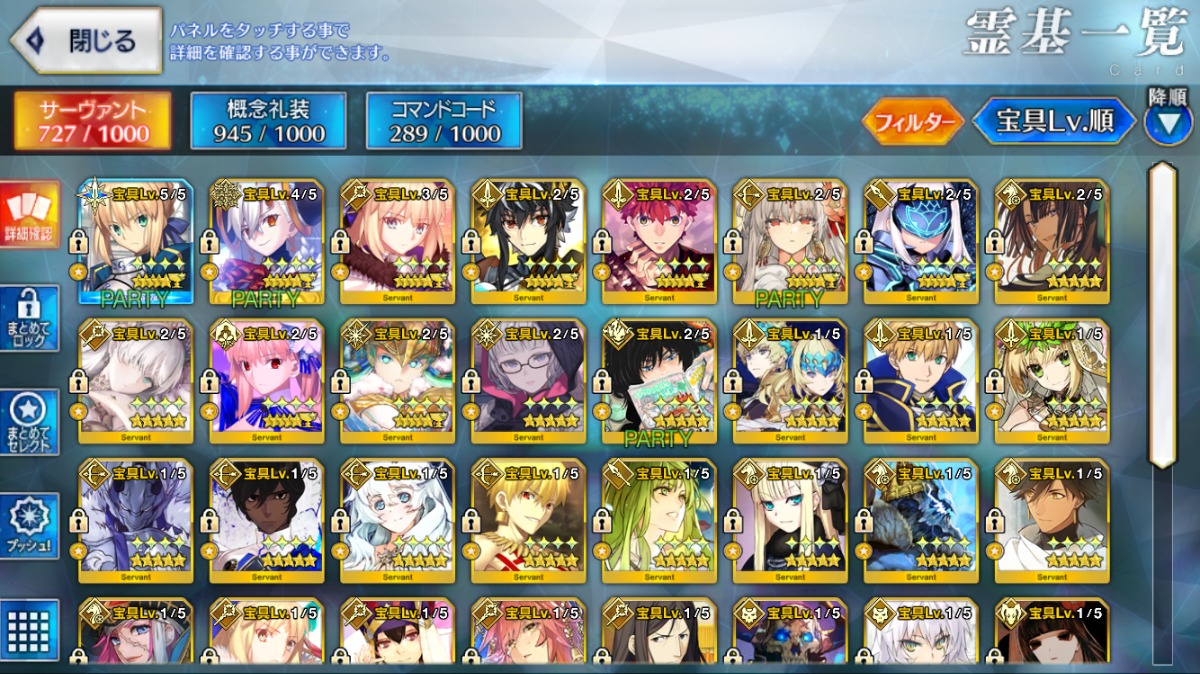Image resolution: width=1200 pixels, height=674 pixels.
Task: Switch to the 概念礼装 tab
Action: pos(268,121)
